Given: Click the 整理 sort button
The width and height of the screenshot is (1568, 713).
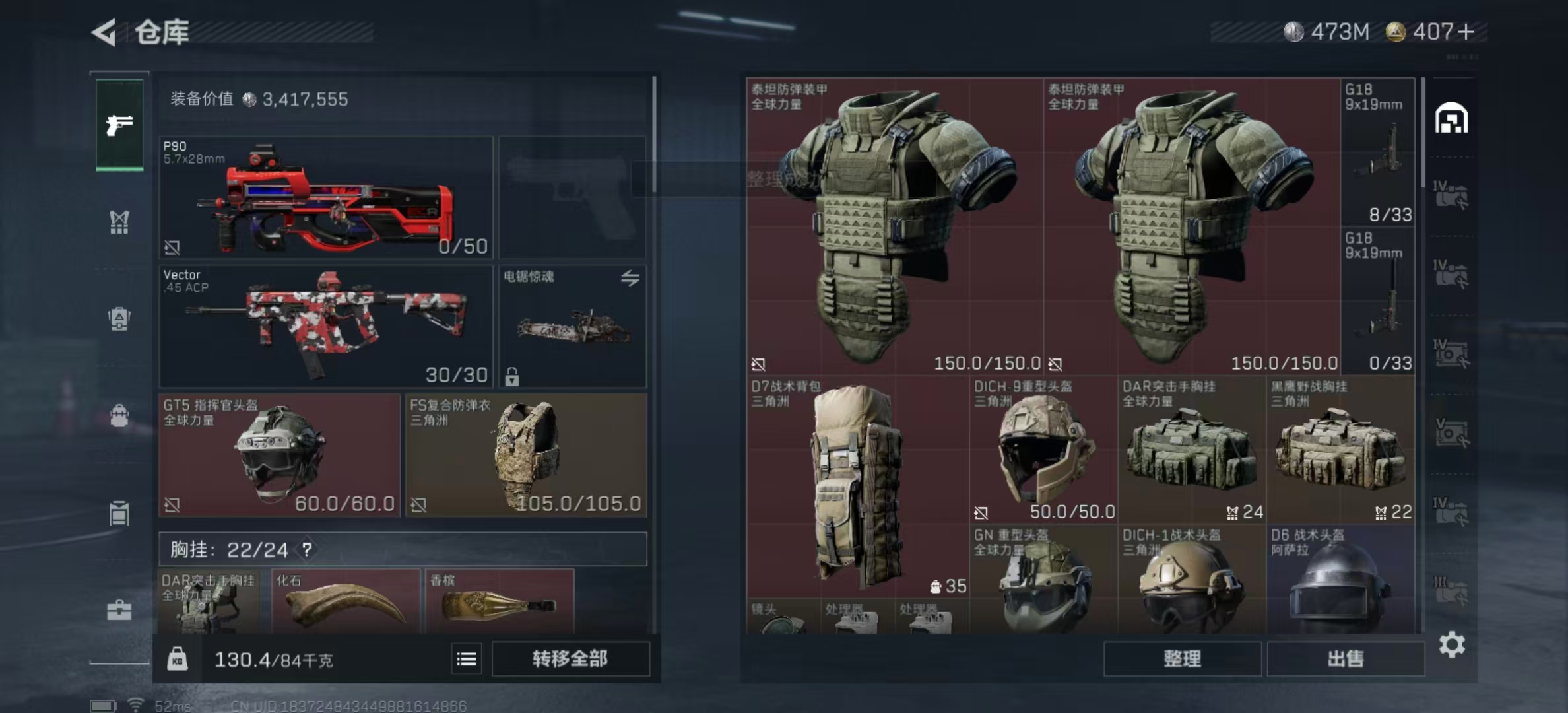Looking at the screenshot, I should (1182, 659).
